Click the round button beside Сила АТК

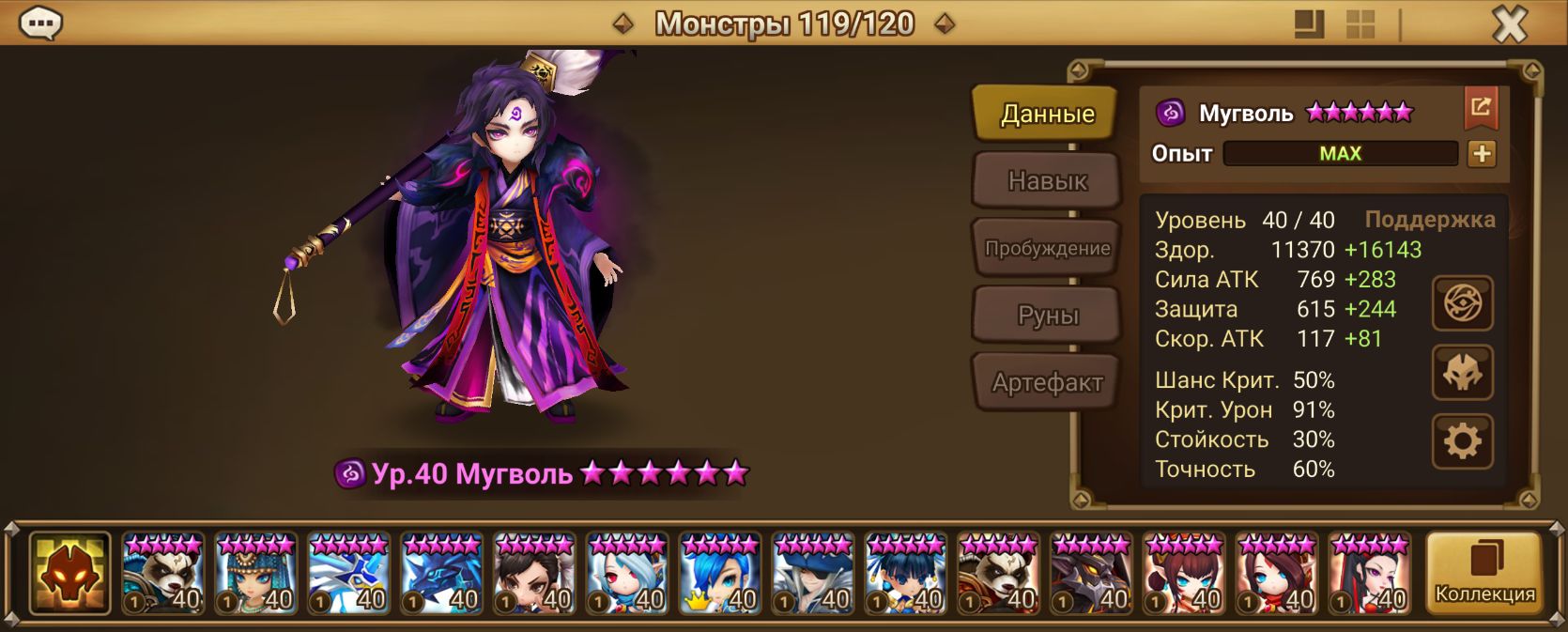coord(1462,303)
